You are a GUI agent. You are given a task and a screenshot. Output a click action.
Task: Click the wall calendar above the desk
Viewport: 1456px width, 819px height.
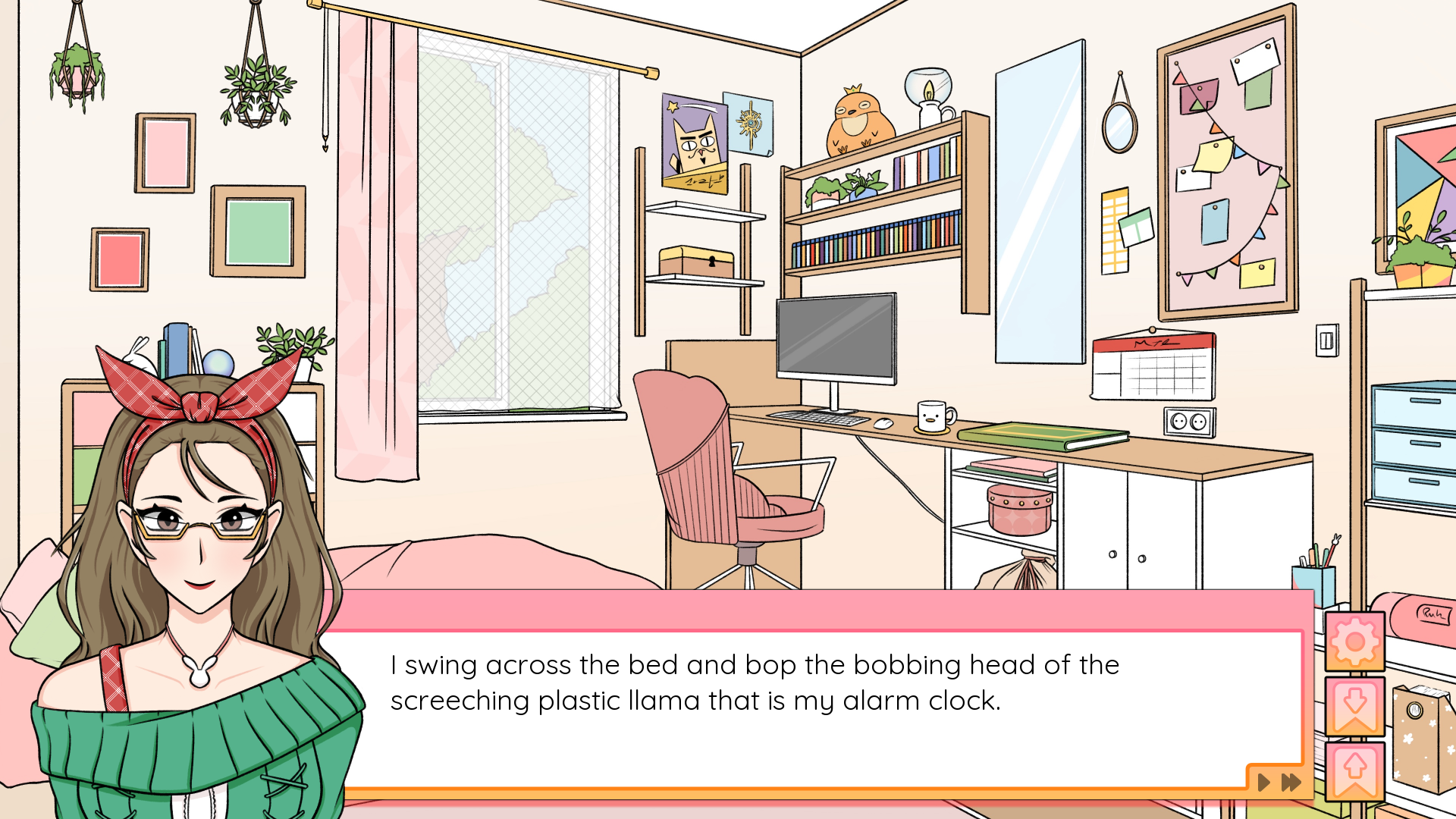click(1153, 366)
